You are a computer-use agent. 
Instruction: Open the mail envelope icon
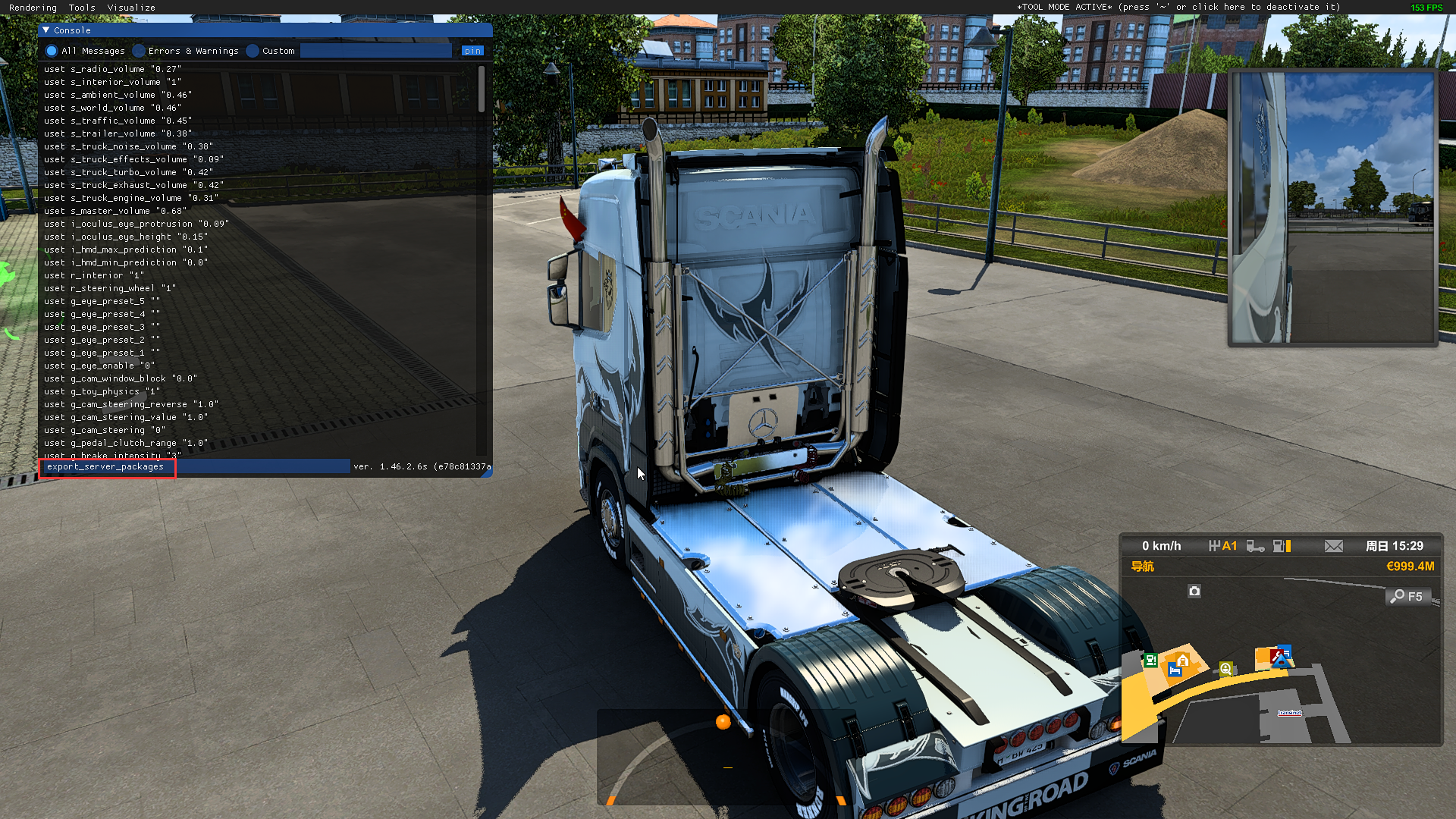click(x=1333, y=546)
